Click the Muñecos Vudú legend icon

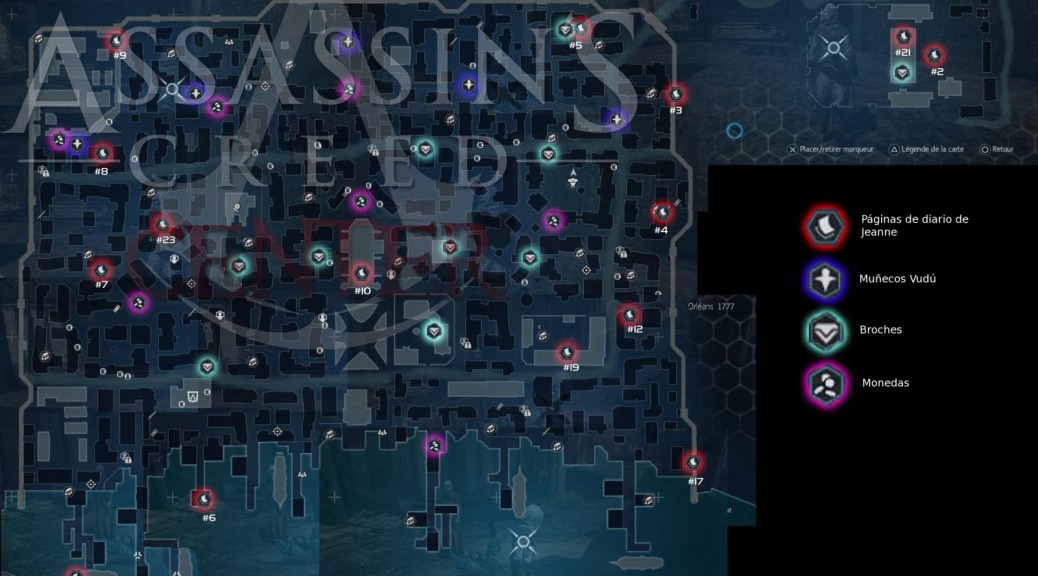point(825,279)
